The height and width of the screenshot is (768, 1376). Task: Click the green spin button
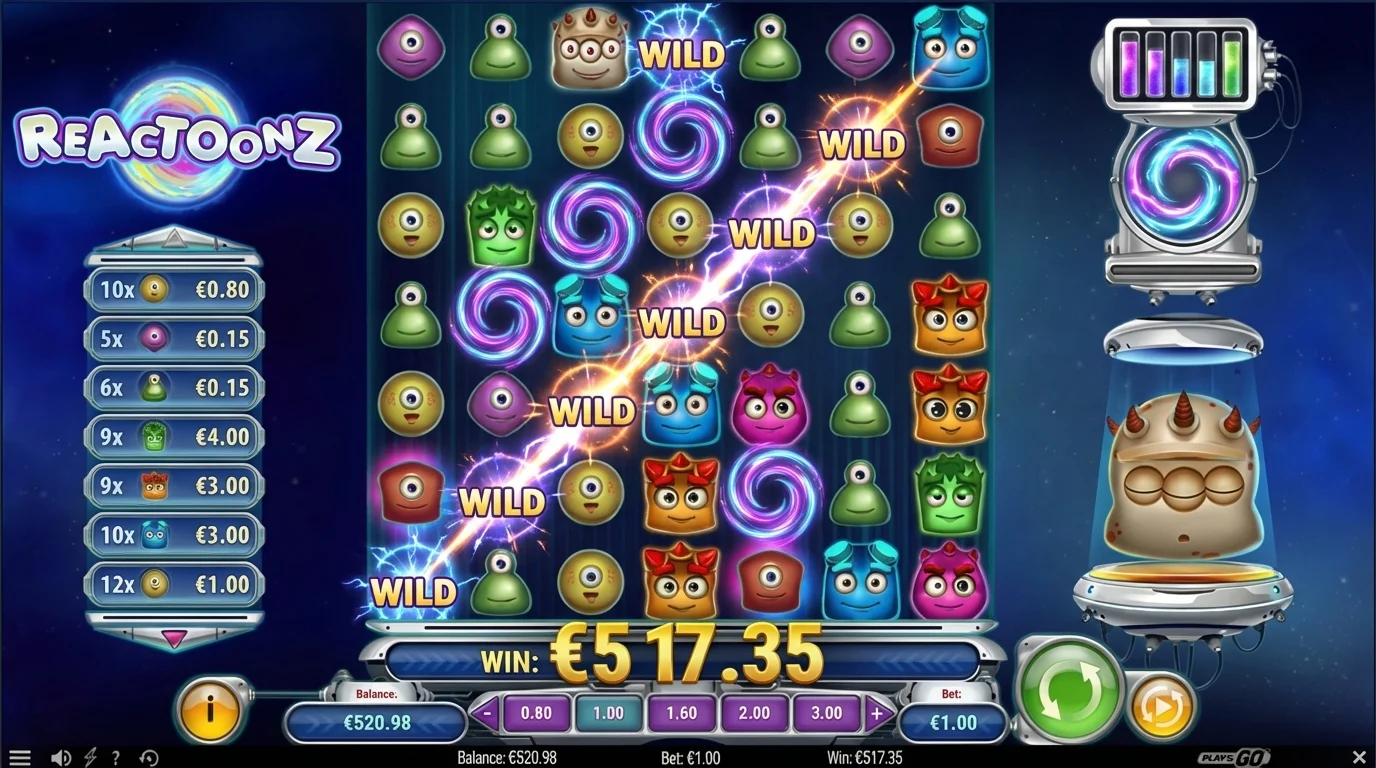pyautogui.click(x=1069, y=690)
